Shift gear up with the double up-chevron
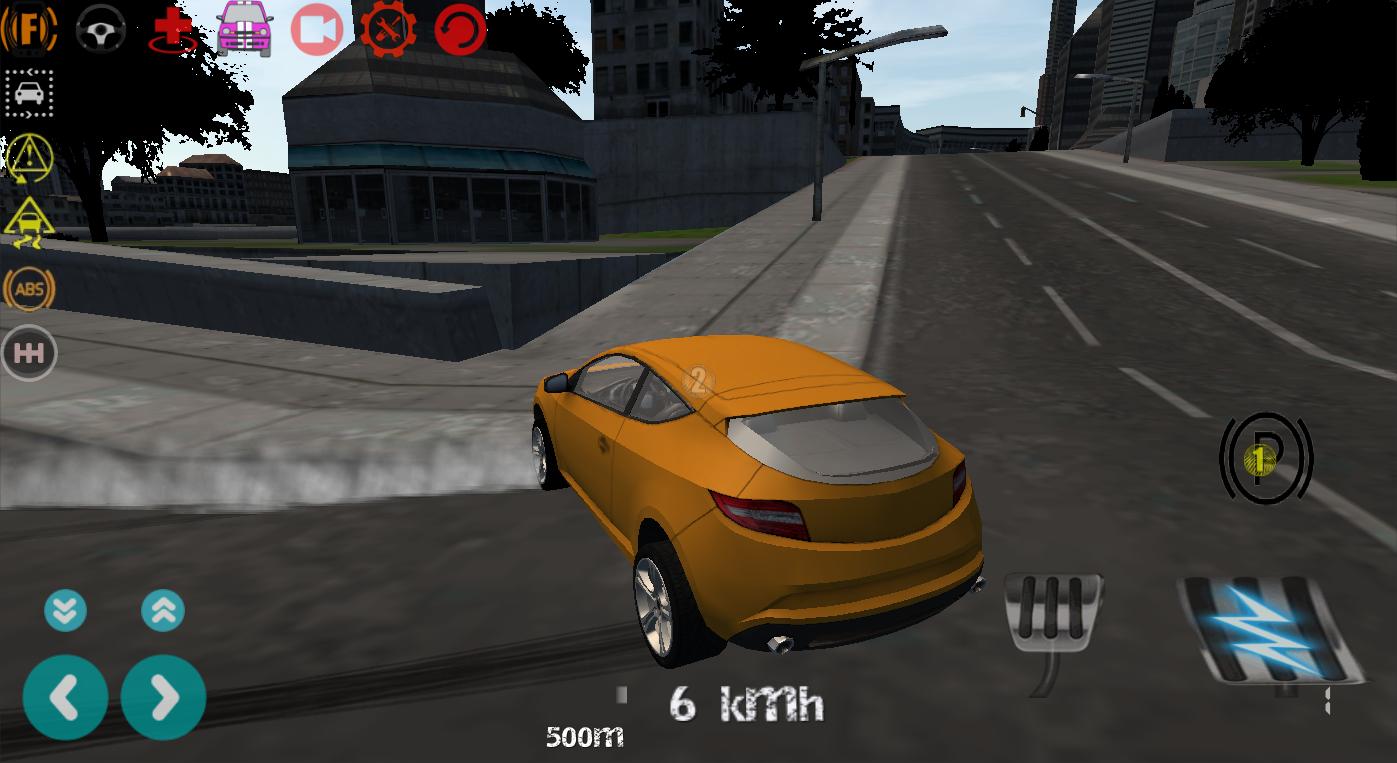Viewport: 1397px width, 763px height. pos(163,610)
